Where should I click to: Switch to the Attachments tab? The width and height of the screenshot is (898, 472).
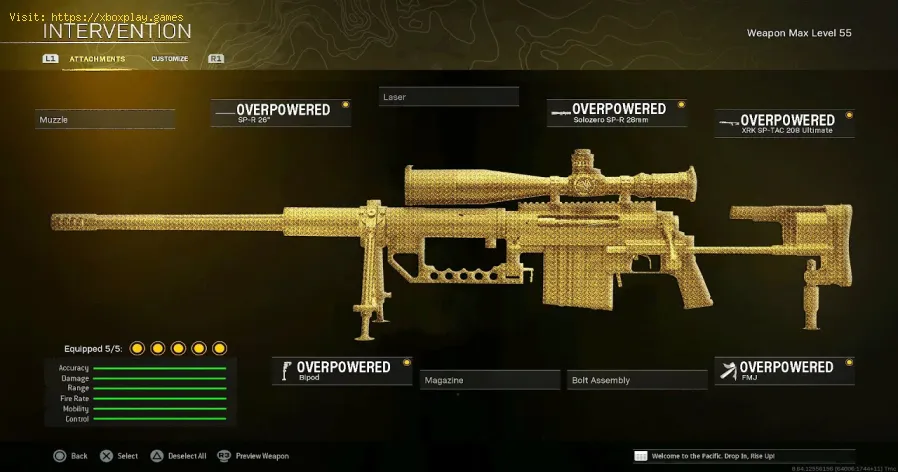click(97, 59)
